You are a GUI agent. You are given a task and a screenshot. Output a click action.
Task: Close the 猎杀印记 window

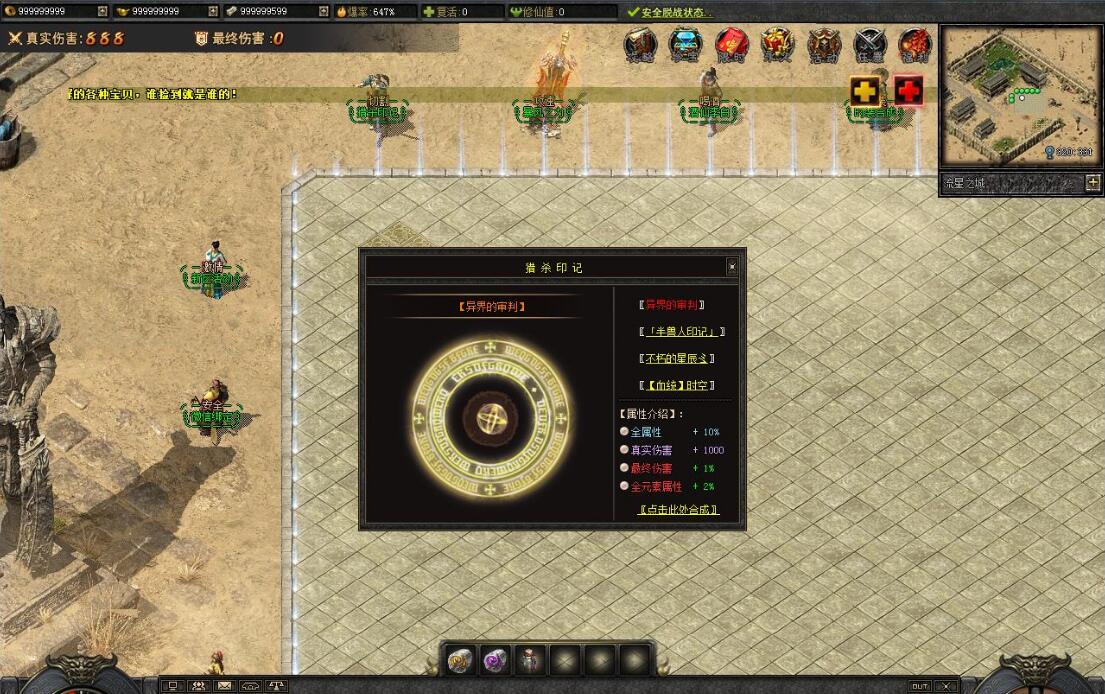pos(732,267)
